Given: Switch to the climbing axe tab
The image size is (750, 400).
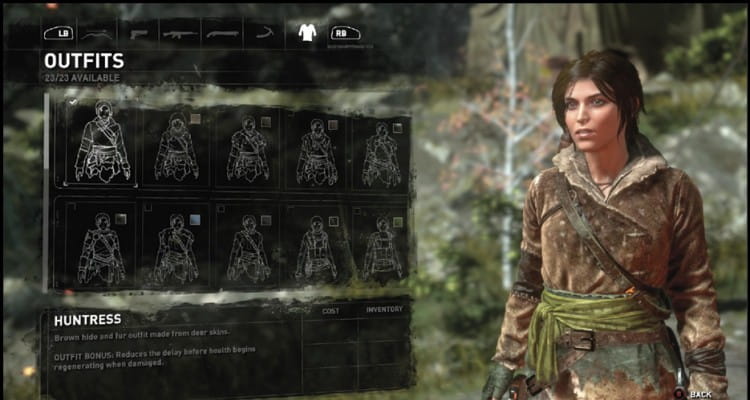Looking at the screenshot, I should tap(263, 32).
